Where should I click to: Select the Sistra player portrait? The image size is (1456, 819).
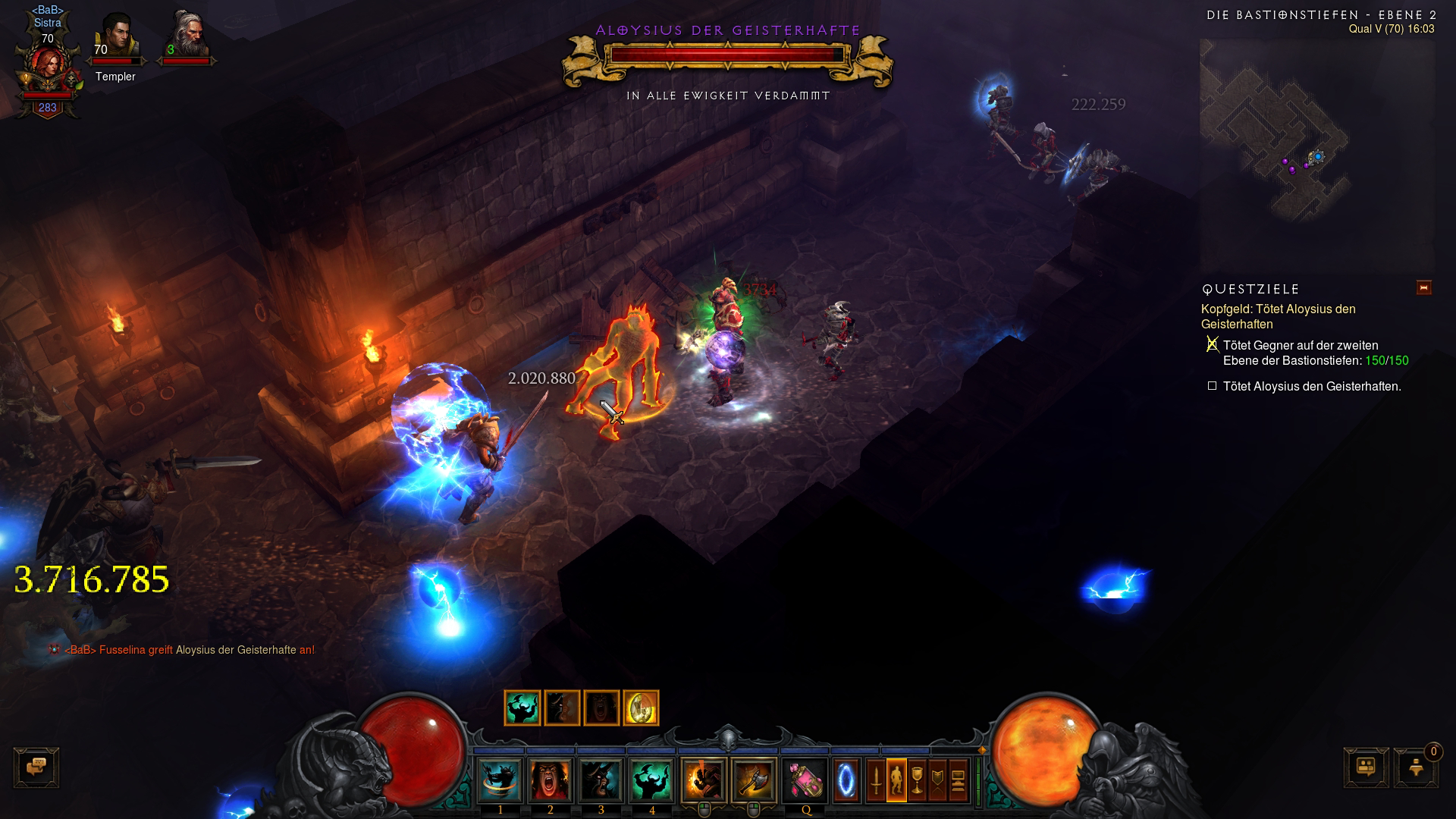pyautogui.click(x=47, y=70)
